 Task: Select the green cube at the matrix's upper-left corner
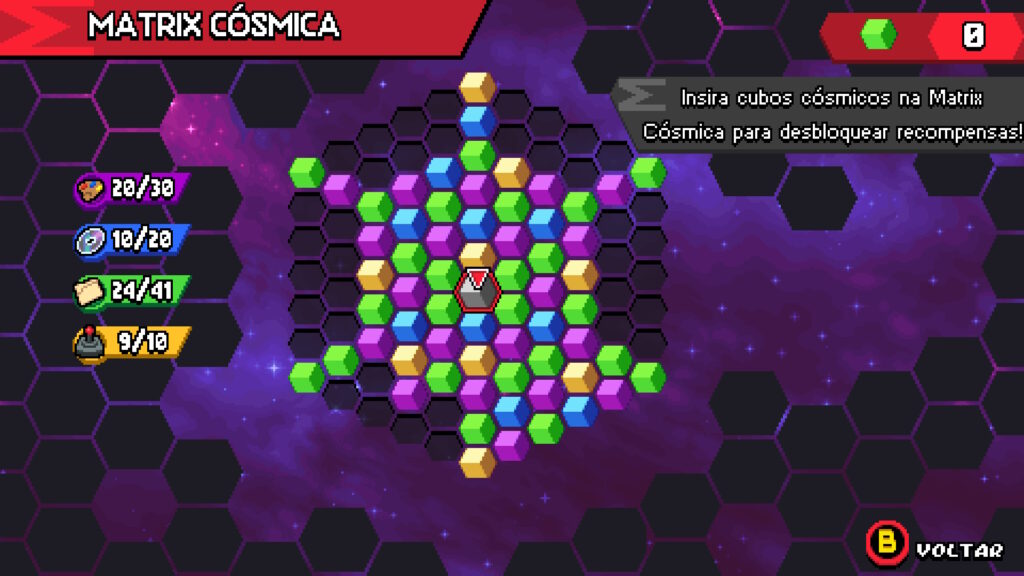click(x=307, y=172)
